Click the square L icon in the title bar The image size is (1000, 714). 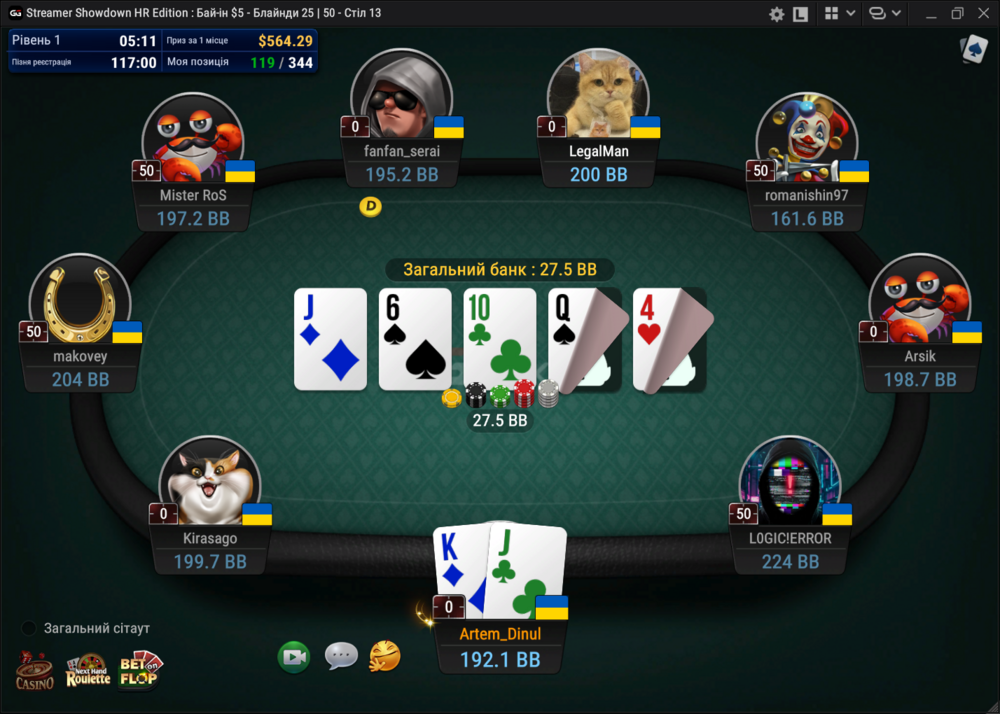pyautogui.click(x=800, y=14)
